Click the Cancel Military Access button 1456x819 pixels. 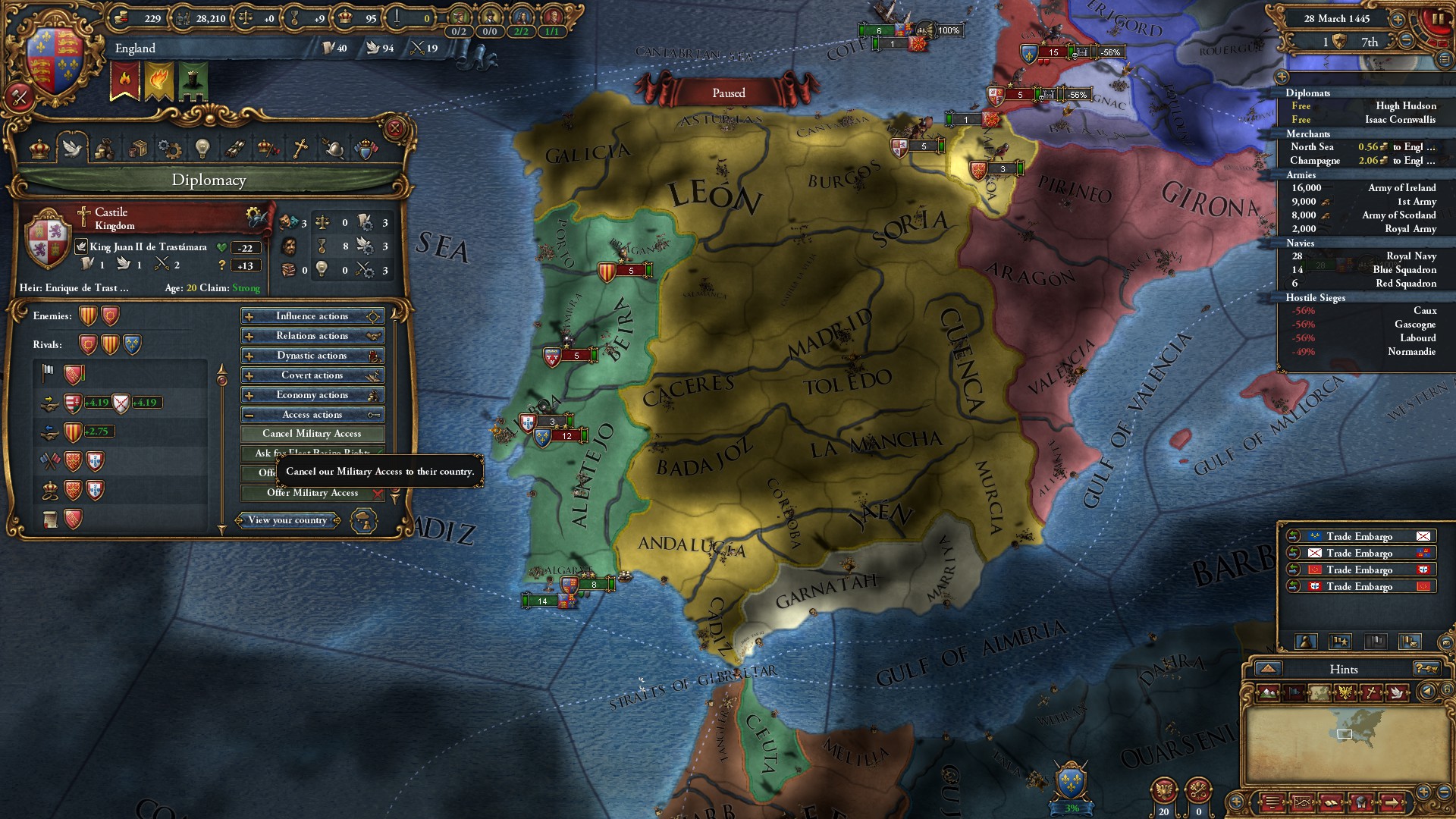point(312,433)
